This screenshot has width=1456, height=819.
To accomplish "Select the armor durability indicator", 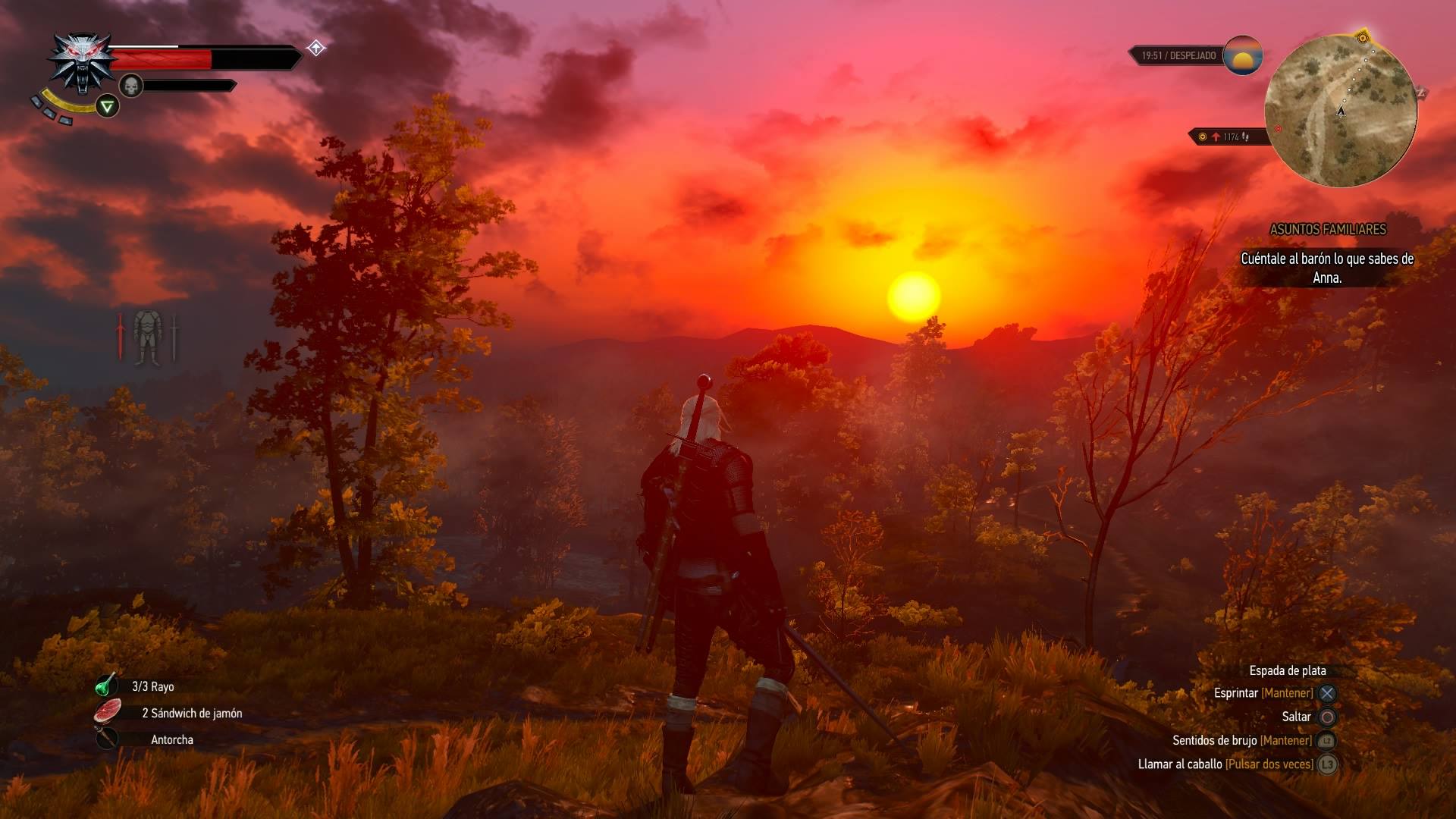I will [147, 337].
